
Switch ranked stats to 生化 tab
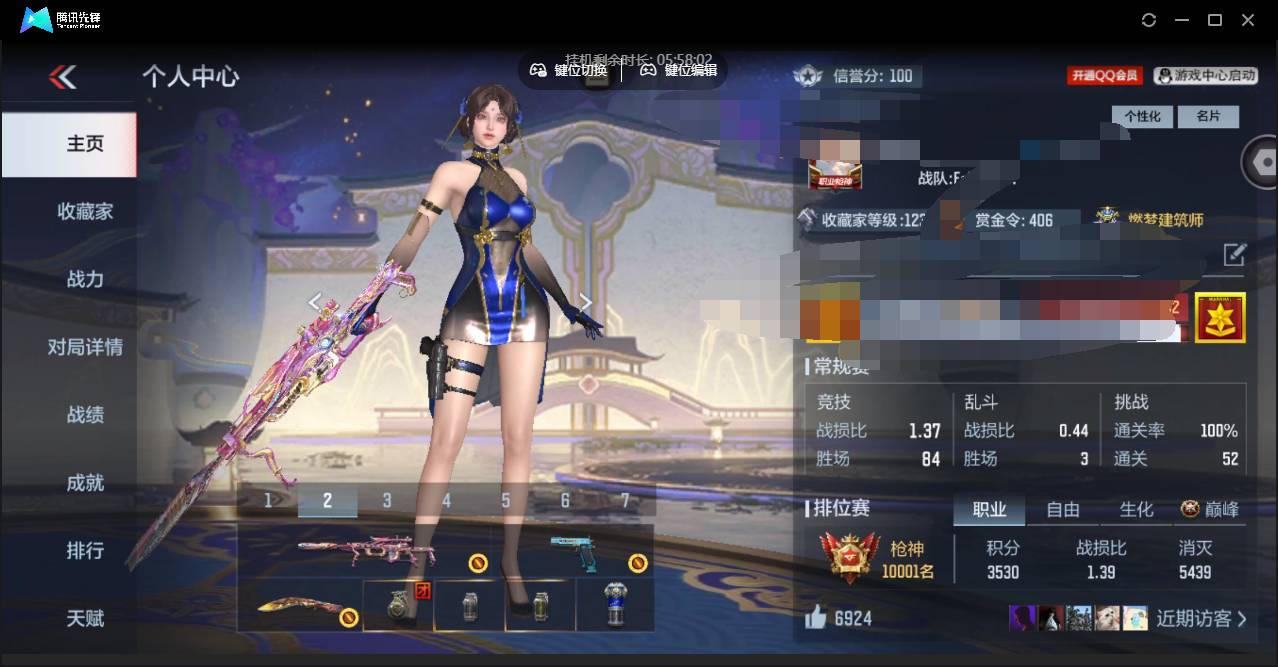click(1136, 510)
